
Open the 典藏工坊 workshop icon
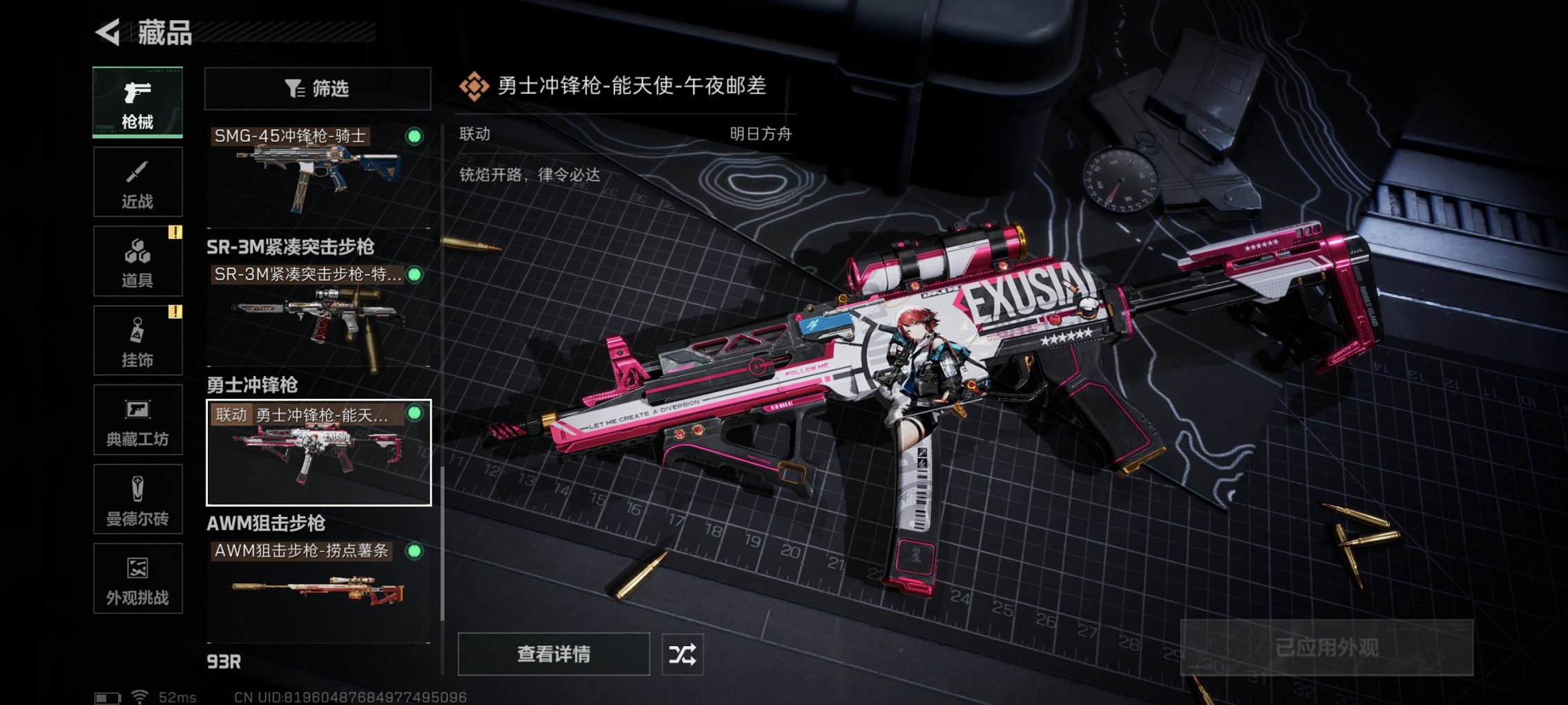pyautogui.click(x=137, y=420)
